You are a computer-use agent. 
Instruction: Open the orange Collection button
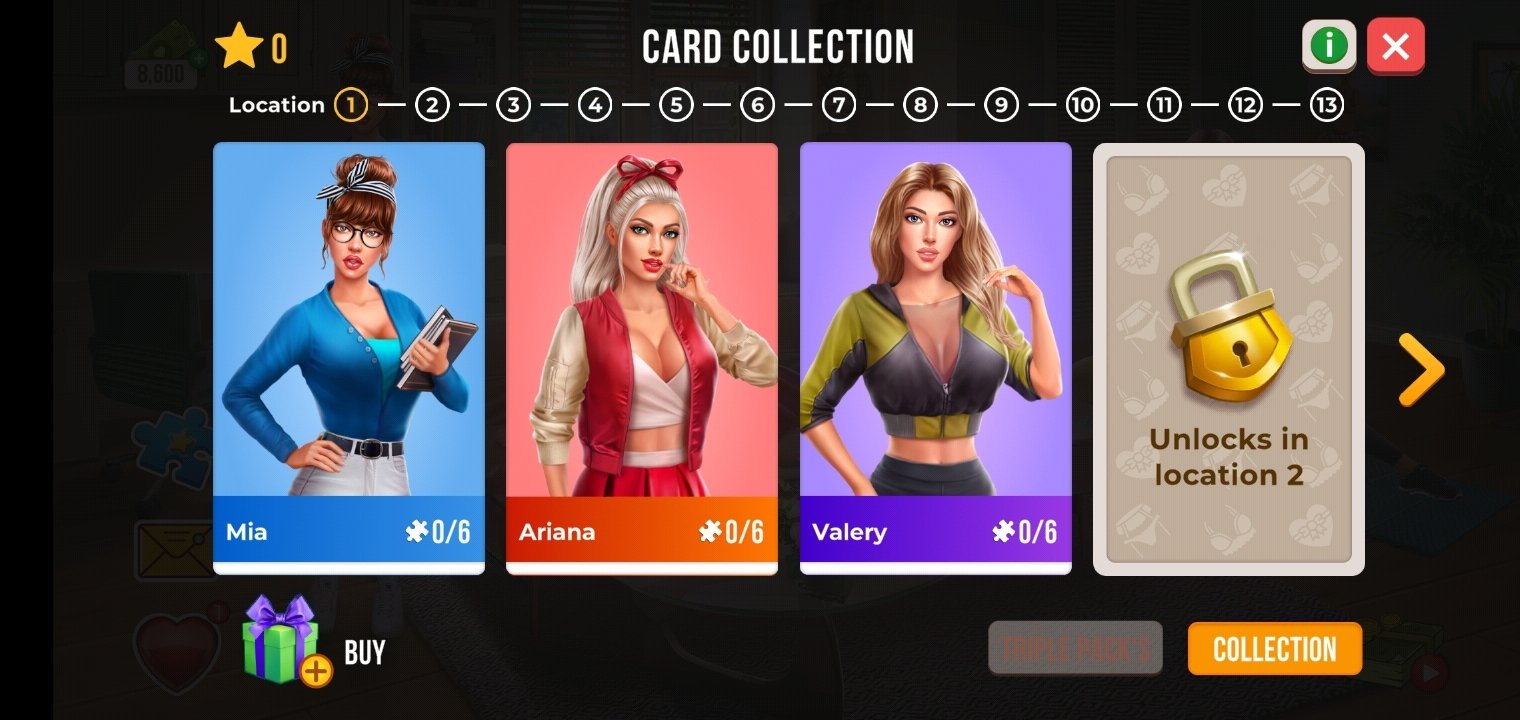click(1274, 649)
